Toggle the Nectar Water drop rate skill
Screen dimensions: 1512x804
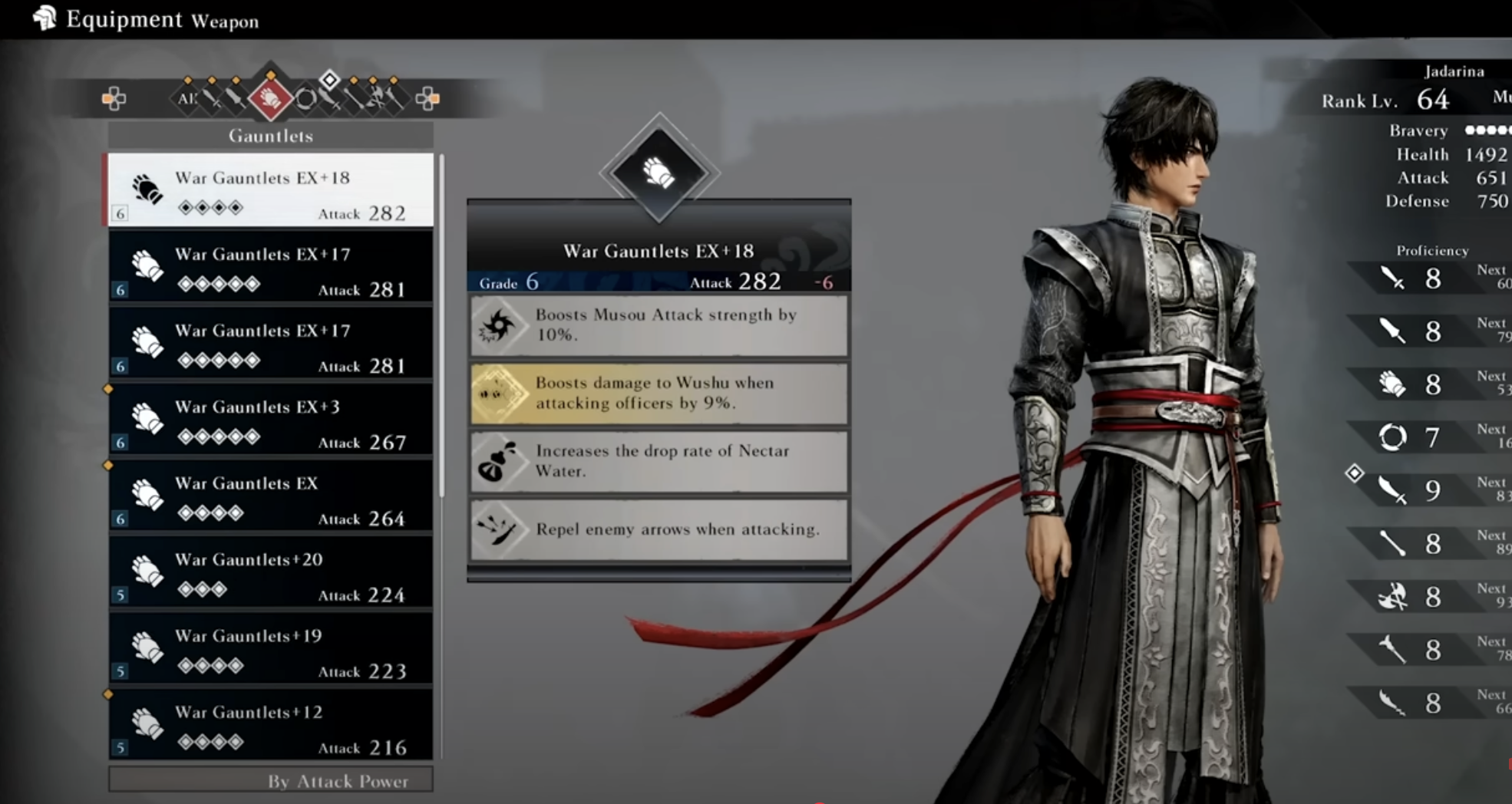tap(659, 461)
